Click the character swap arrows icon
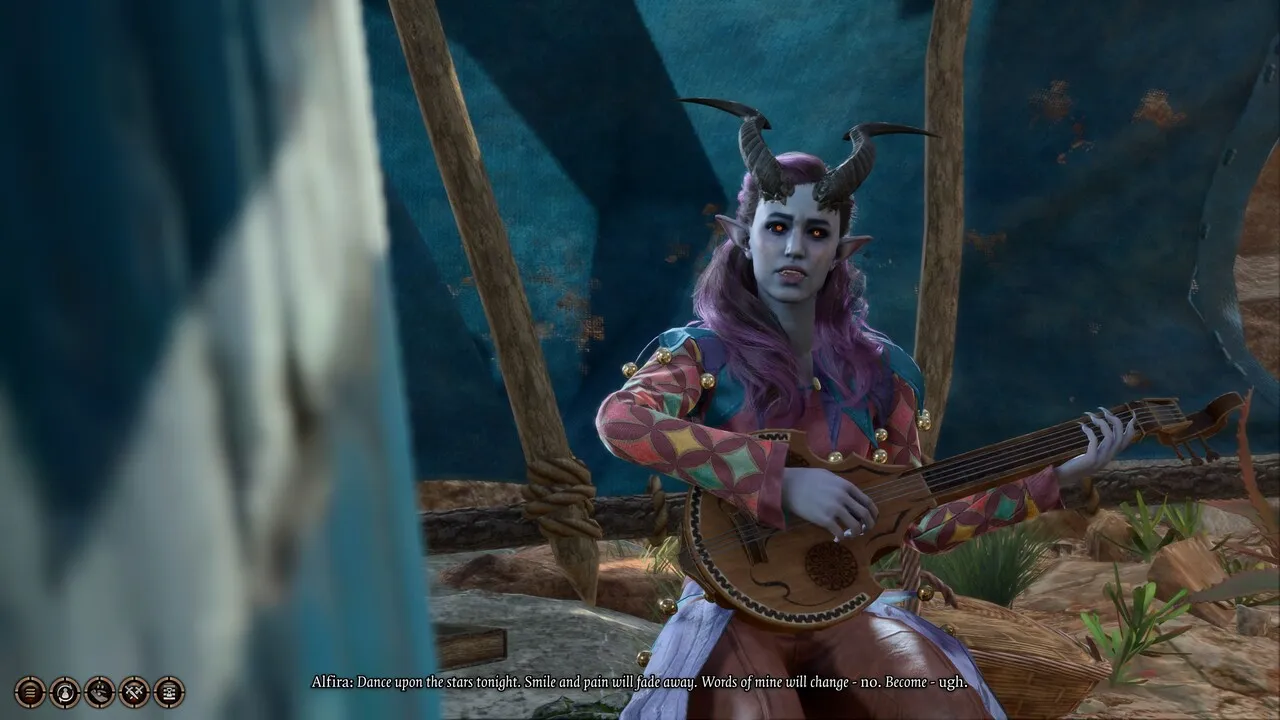Image resolution: width=1280 pixels, height=720 pixels. pyautogui.click(x=65, y=691)
